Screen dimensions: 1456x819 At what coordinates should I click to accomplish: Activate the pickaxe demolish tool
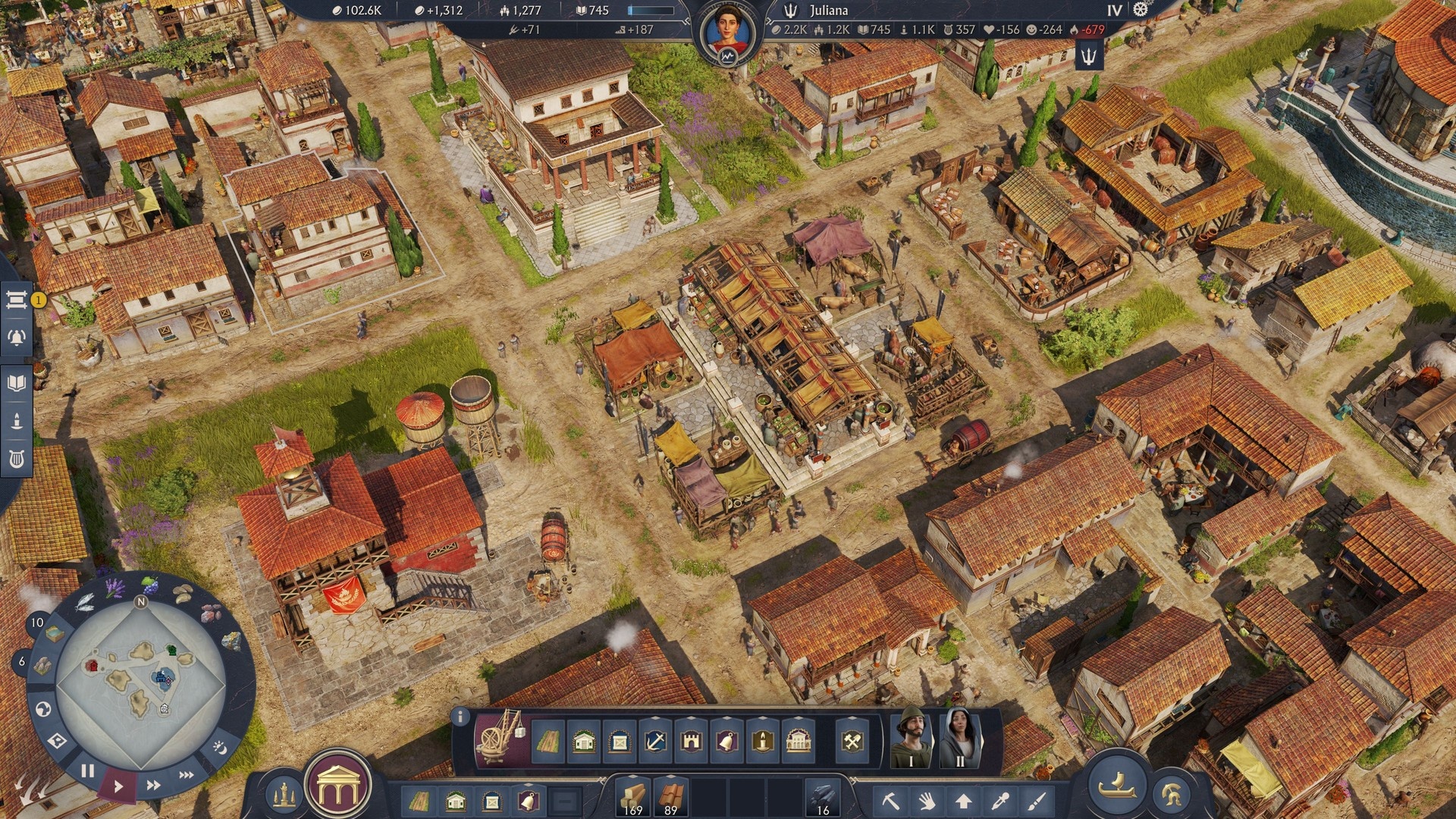(x=890, y=800)
